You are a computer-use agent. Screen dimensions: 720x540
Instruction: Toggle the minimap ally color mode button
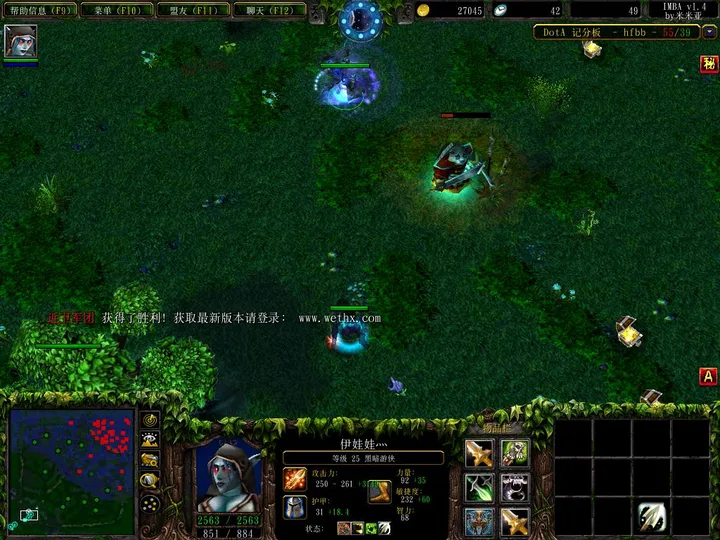(150, 460)
